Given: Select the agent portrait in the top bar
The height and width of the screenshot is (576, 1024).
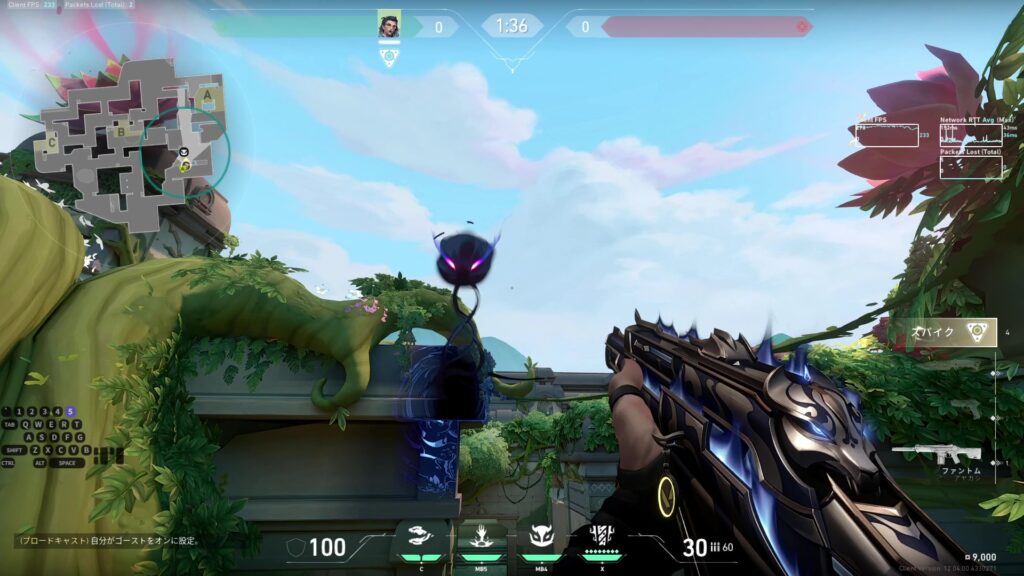Looking at the screenshot, I should tap(388, 26).
